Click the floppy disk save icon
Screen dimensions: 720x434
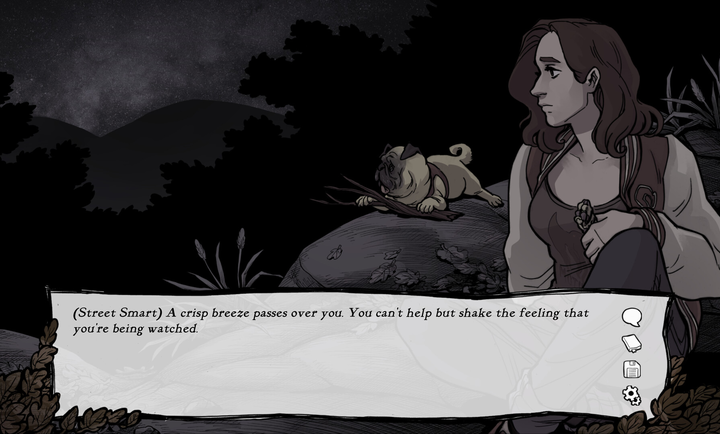tap(631, 369)
